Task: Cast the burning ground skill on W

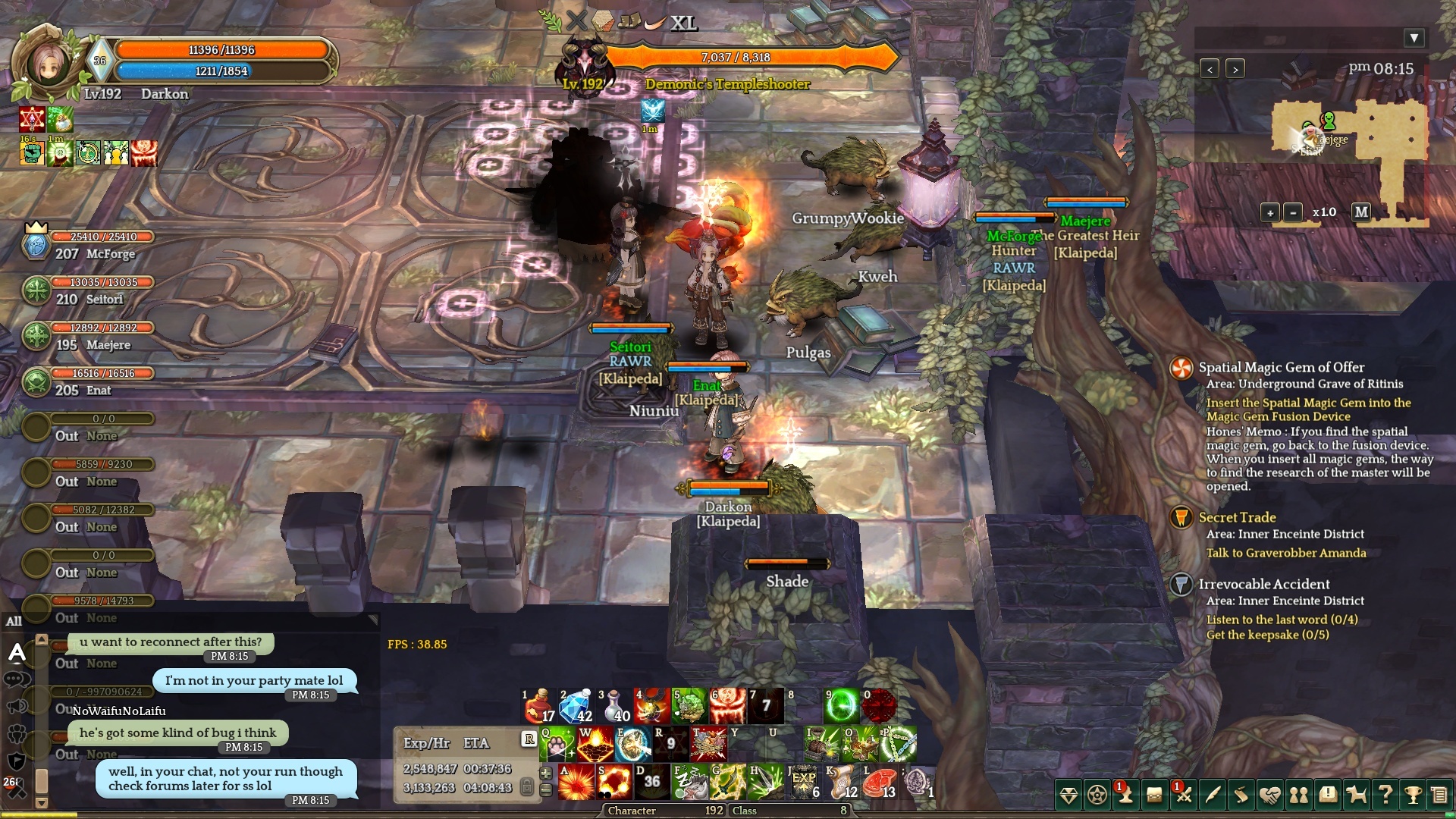Action: (595, 744)
